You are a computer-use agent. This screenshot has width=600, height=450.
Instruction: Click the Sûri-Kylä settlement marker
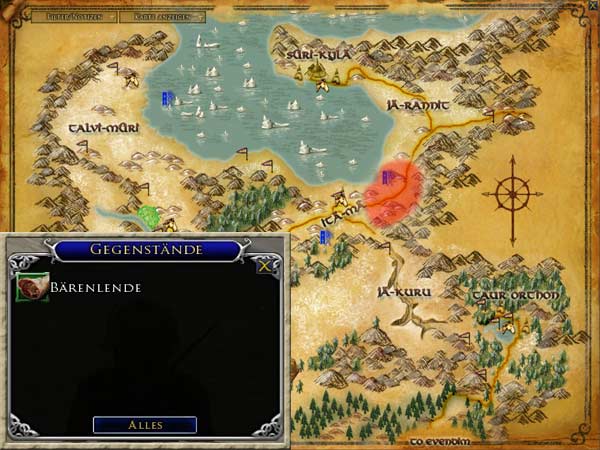point(319,71)
